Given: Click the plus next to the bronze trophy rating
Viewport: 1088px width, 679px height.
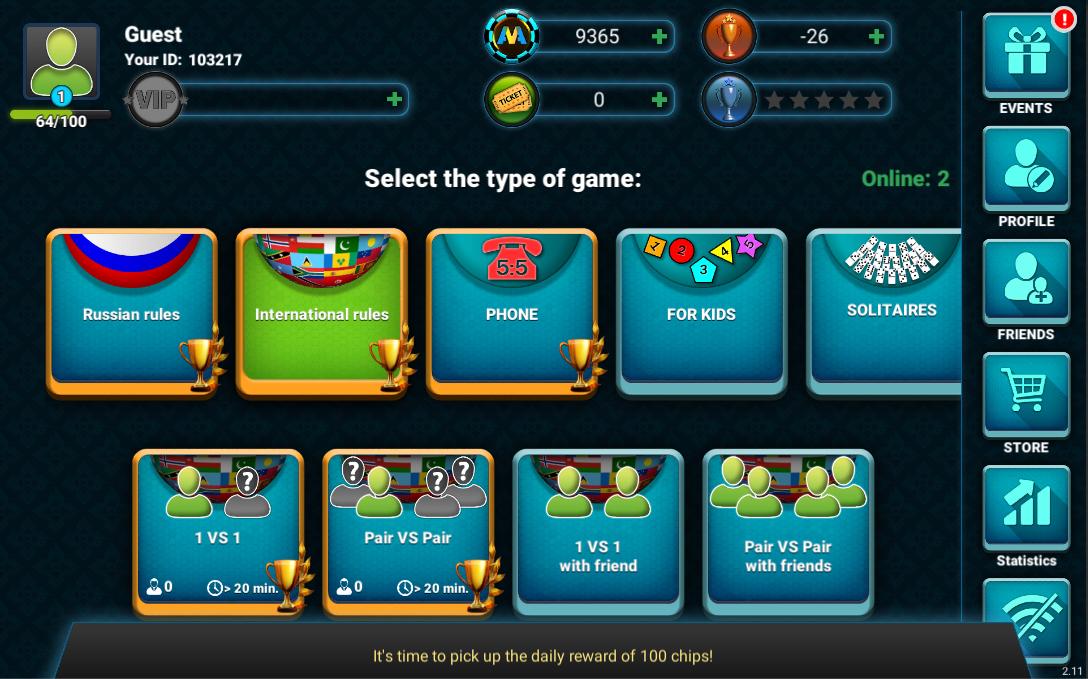Looking at the screenshot, I should 876,37.
